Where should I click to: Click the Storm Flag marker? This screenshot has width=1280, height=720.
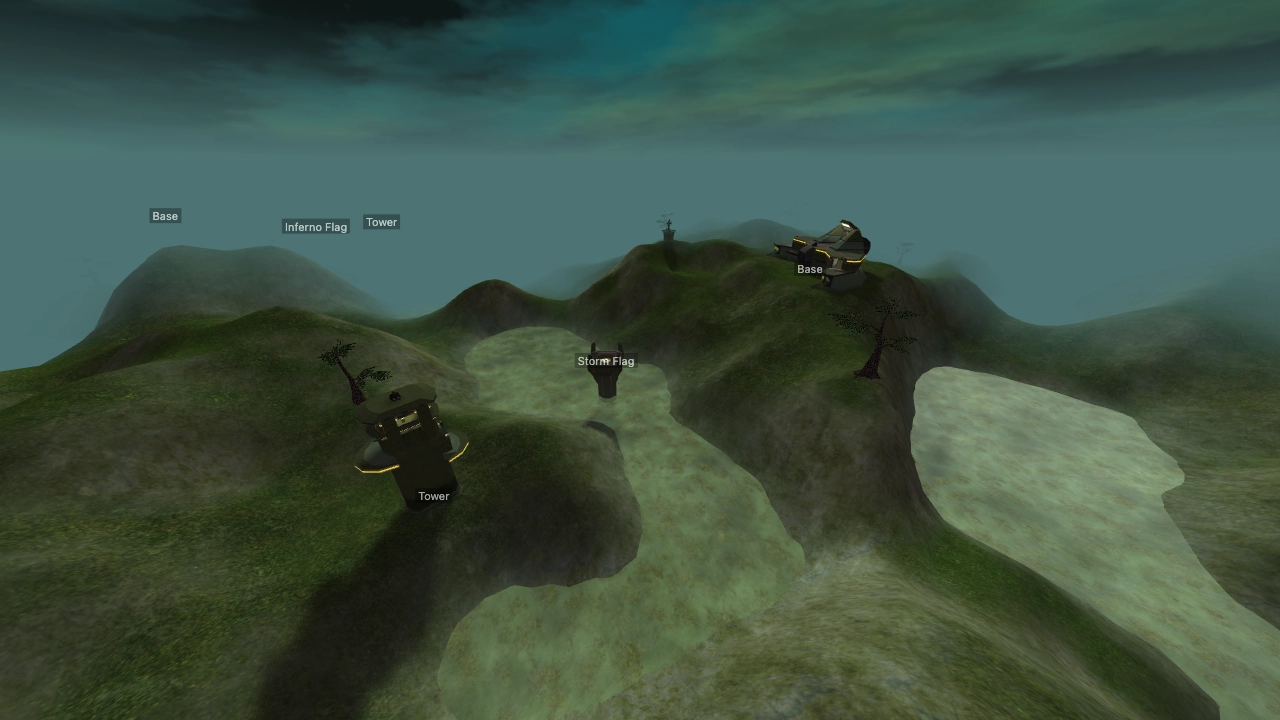click(606, 360)
